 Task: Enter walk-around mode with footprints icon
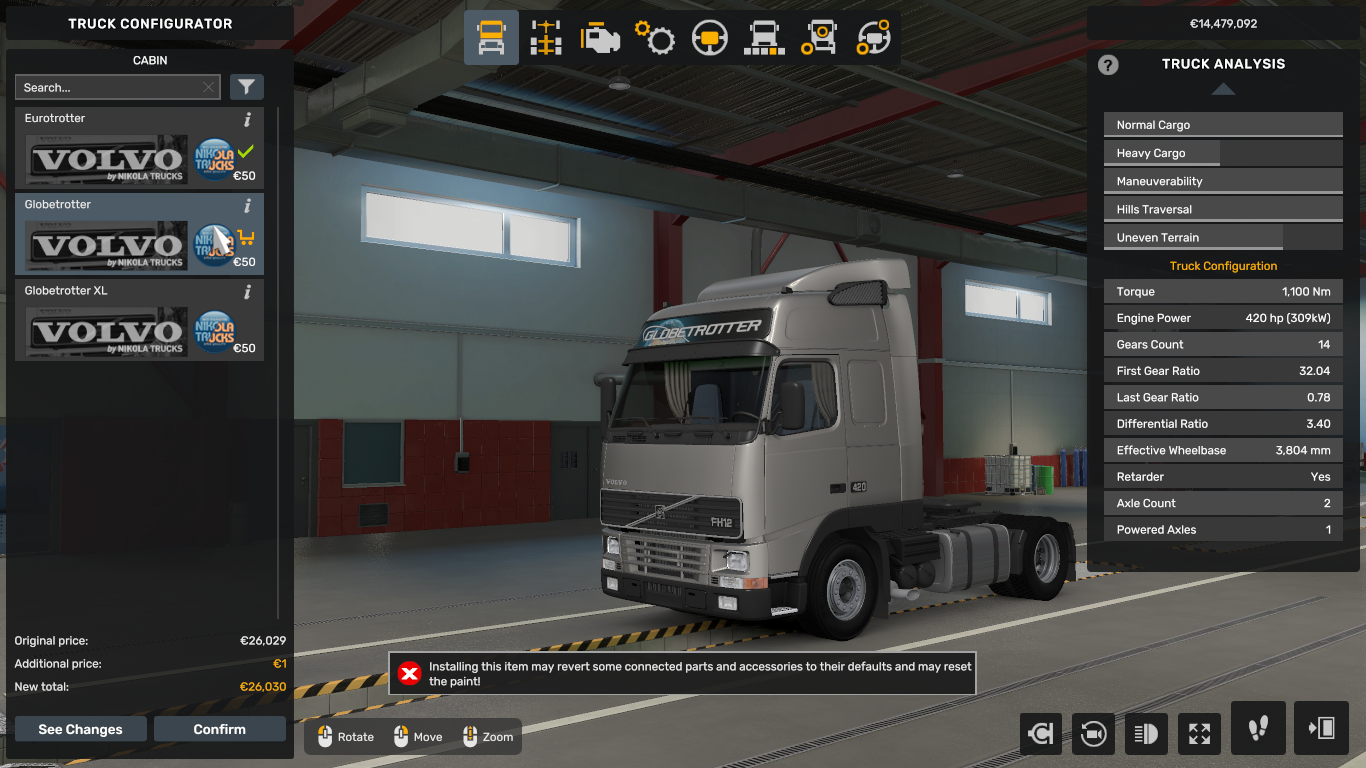[x=1258, y=728]
